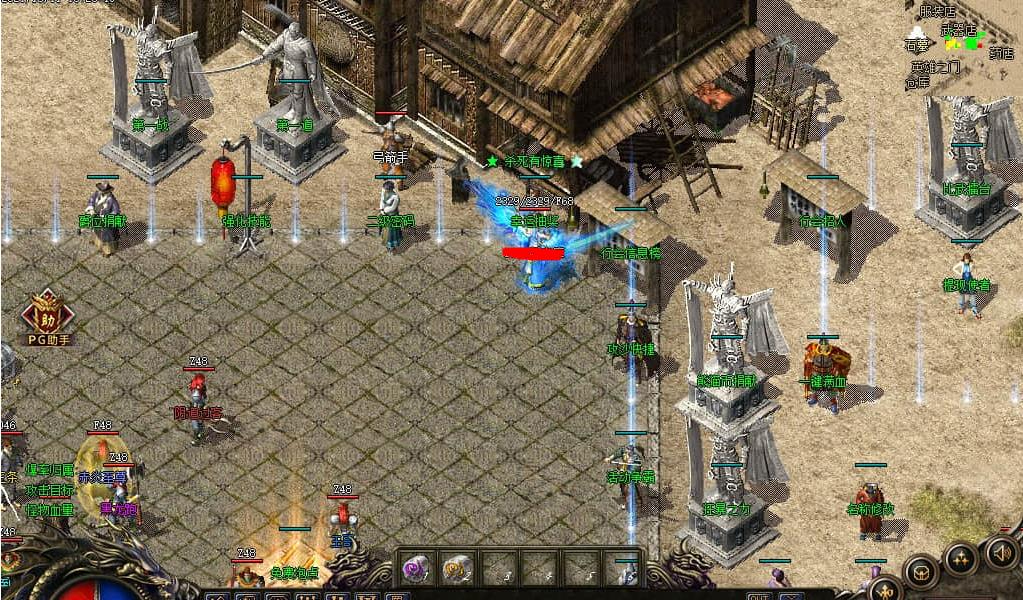Toggle sound with the speaker button
The width and height of the screenshot is (1023, 600).
pyautogui.click(x=1000, y=552)
